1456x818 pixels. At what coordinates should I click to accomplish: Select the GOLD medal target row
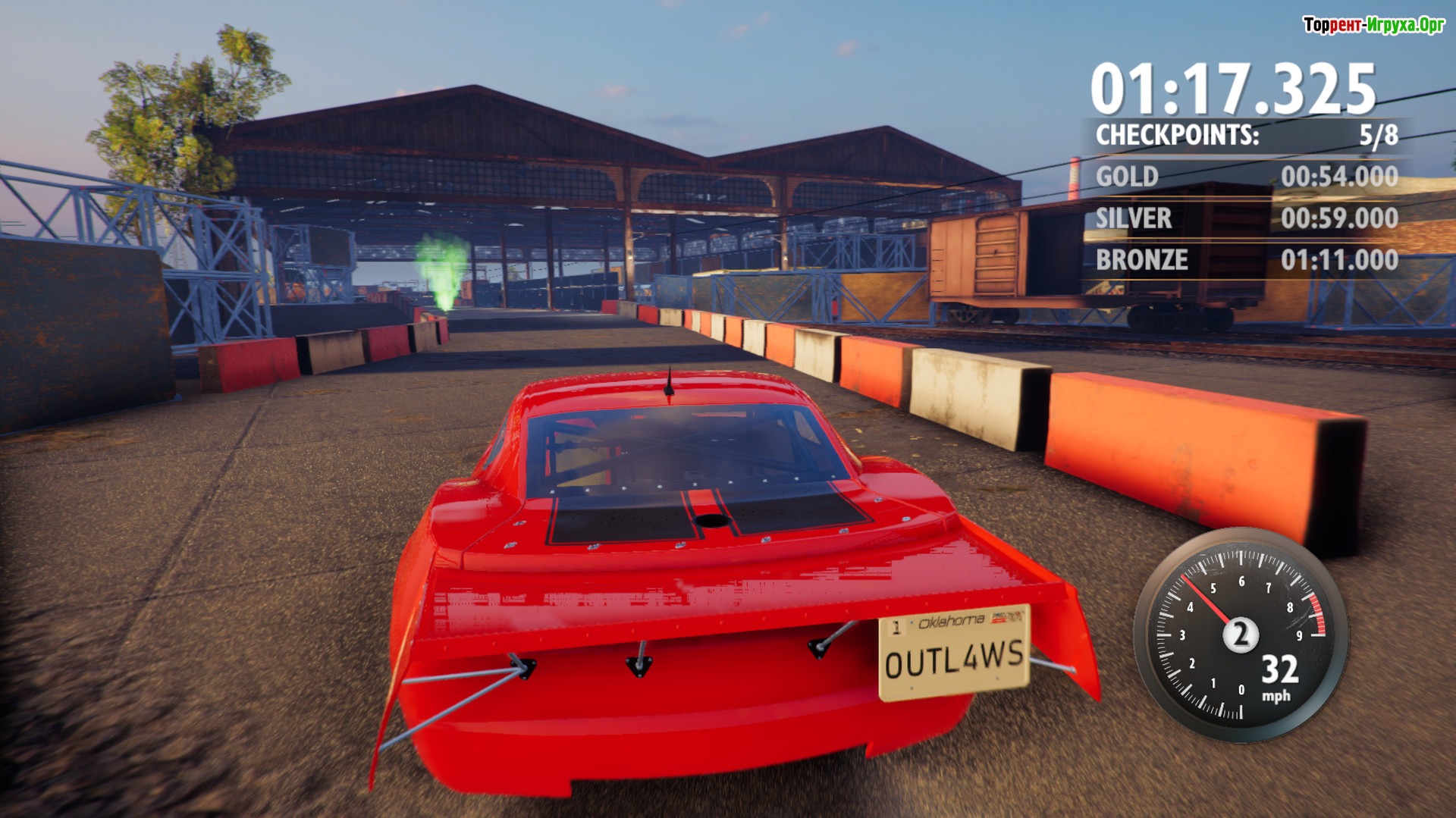click(x=1246, y=177)
